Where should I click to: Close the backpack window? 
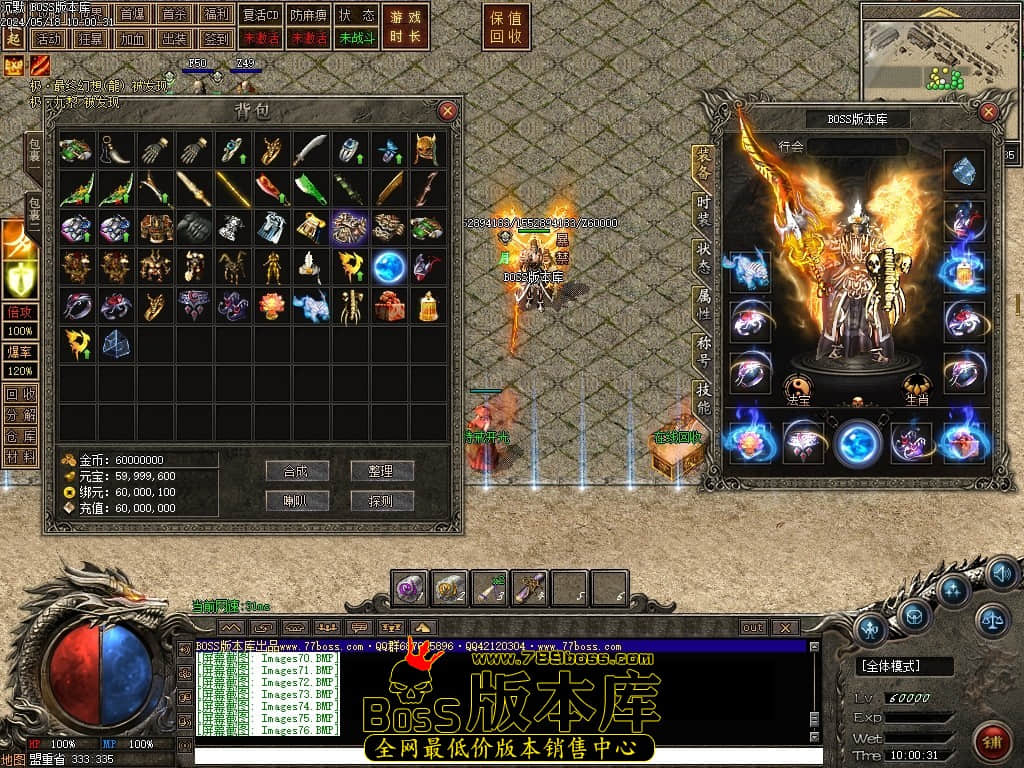click(447, 111)
